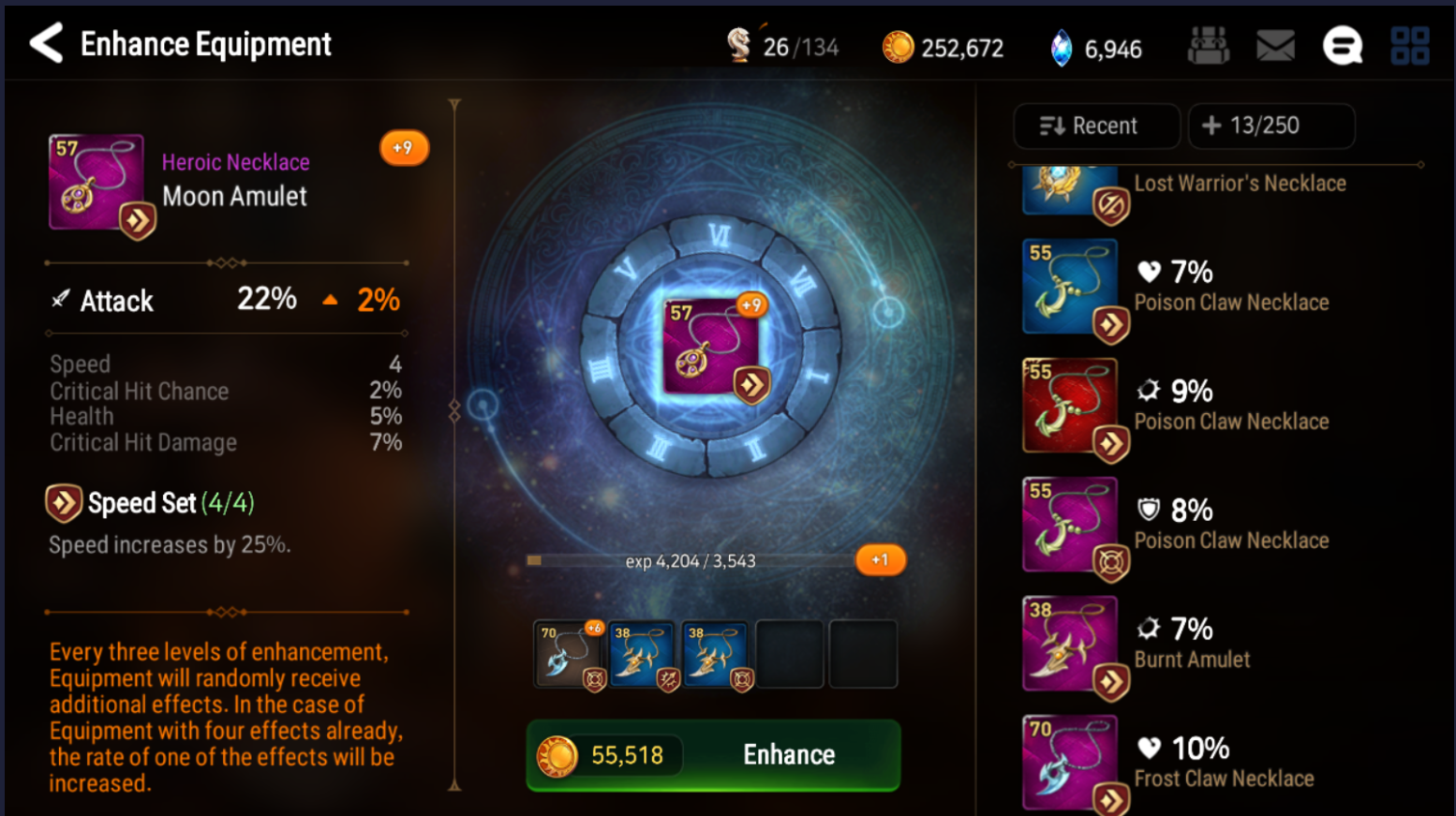The height and width of the screenshot is (816, 1456).
Task: Remove the level 70 +6 necklace material
Action: tap(569, 654)
